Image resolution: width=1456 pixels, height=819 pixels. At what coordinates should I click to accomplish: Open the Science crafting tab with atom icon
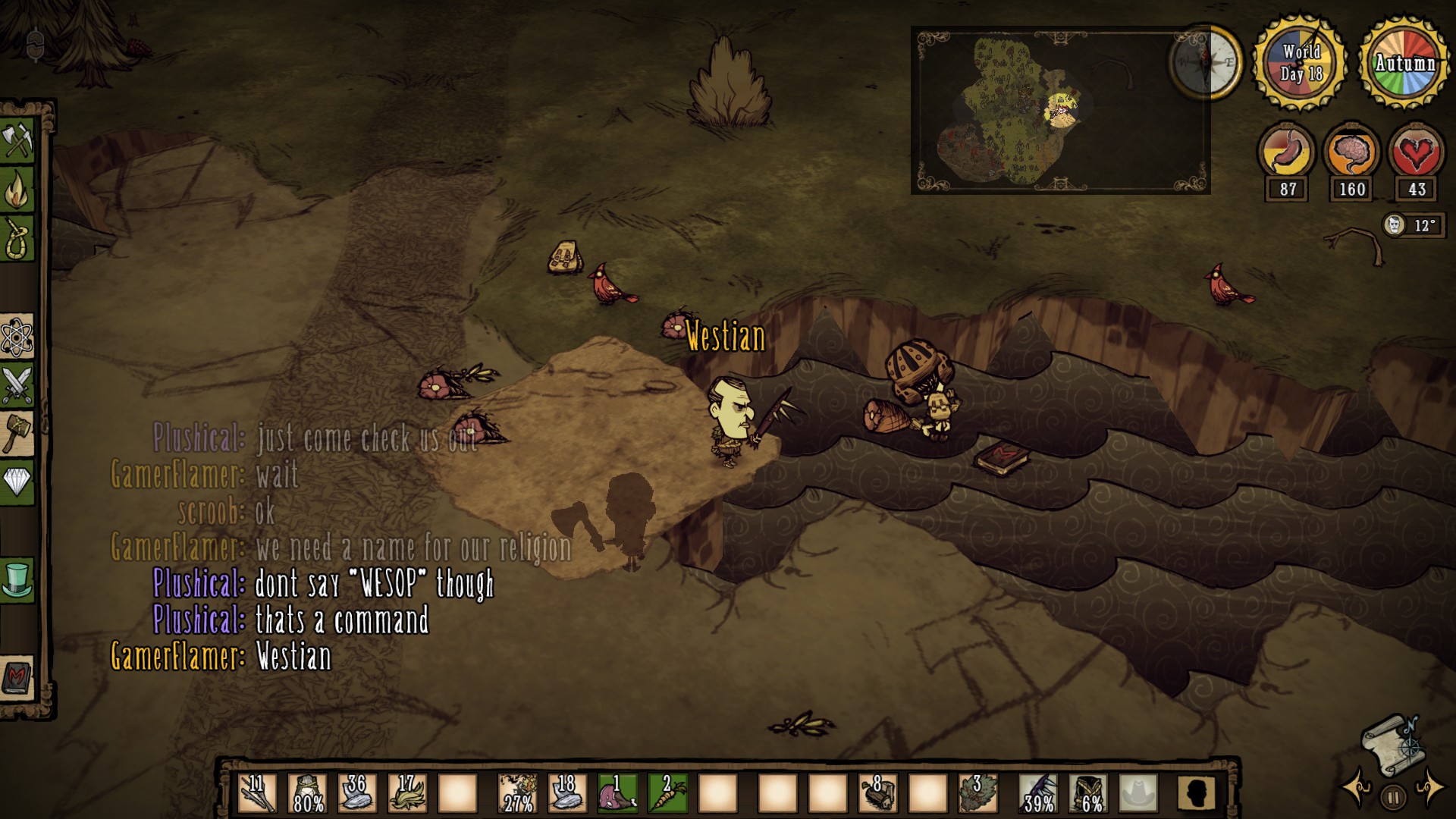pos(17,337)
